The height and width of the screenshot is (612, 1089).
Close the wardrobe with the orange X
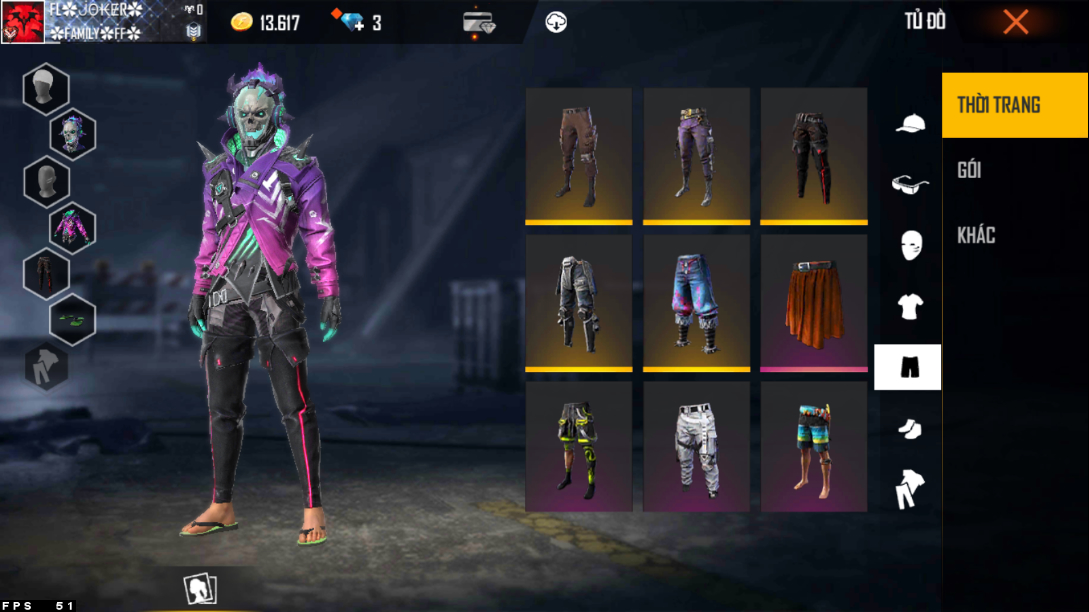[1015, 22]
